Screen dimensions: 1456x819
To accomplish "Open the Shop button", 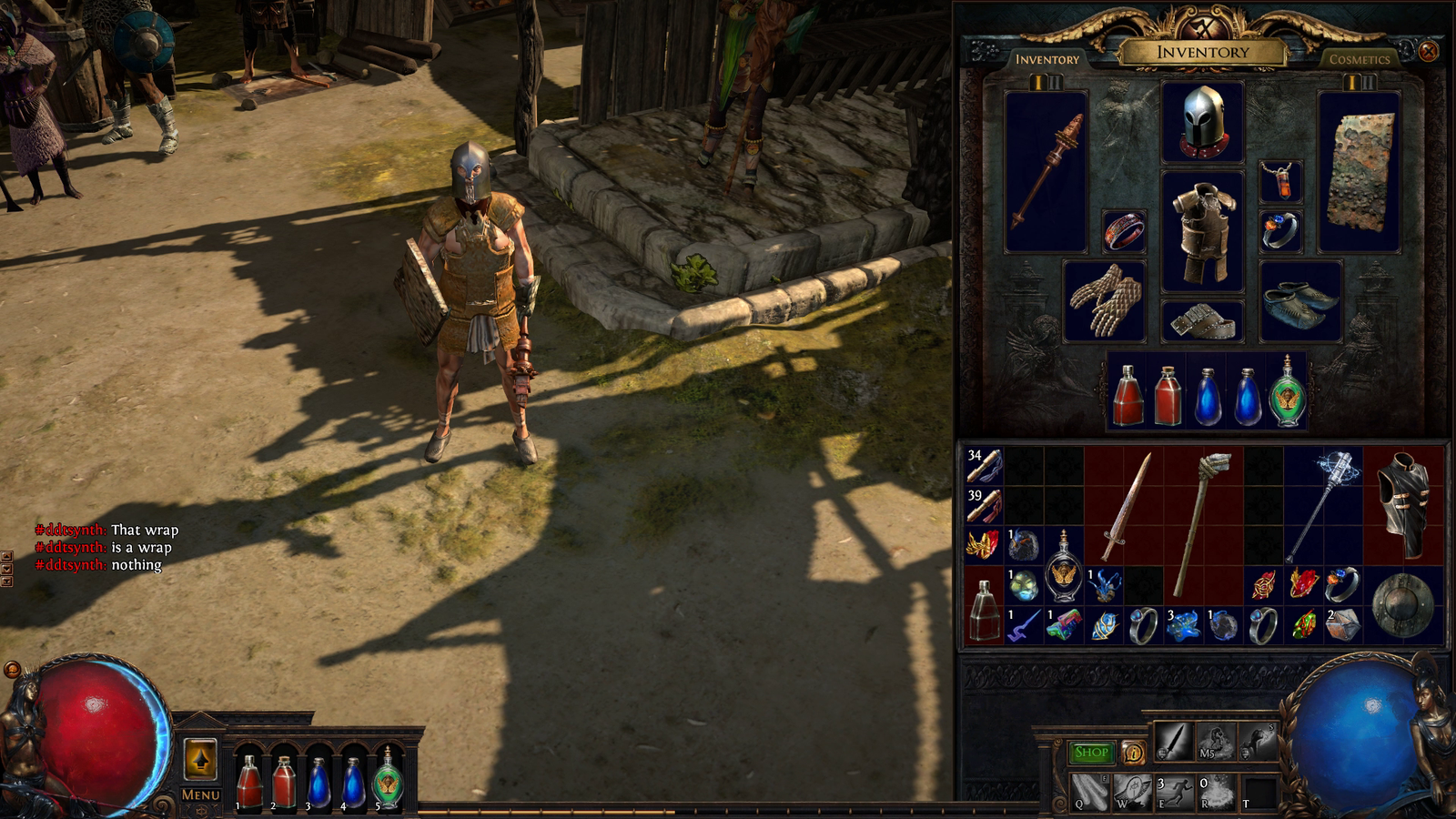I will click(1091, 753).
